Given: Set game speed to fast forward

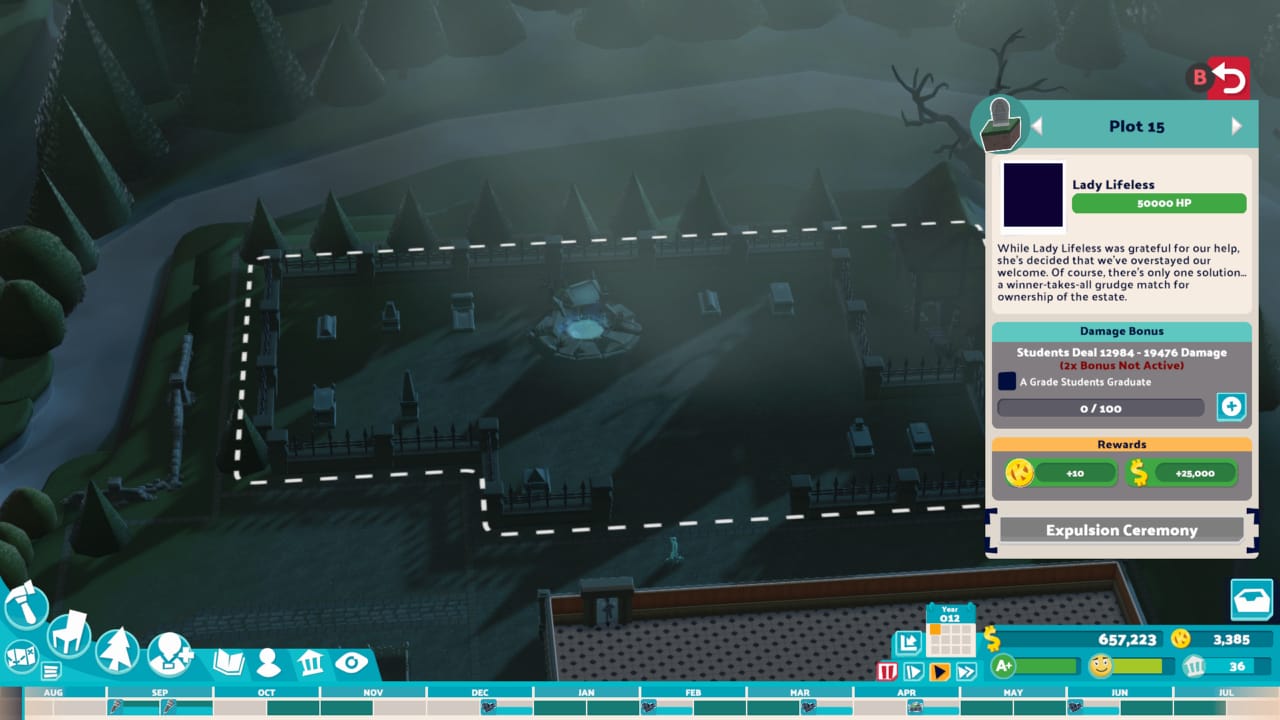Looking at the screenshot, I should point(965,671).
